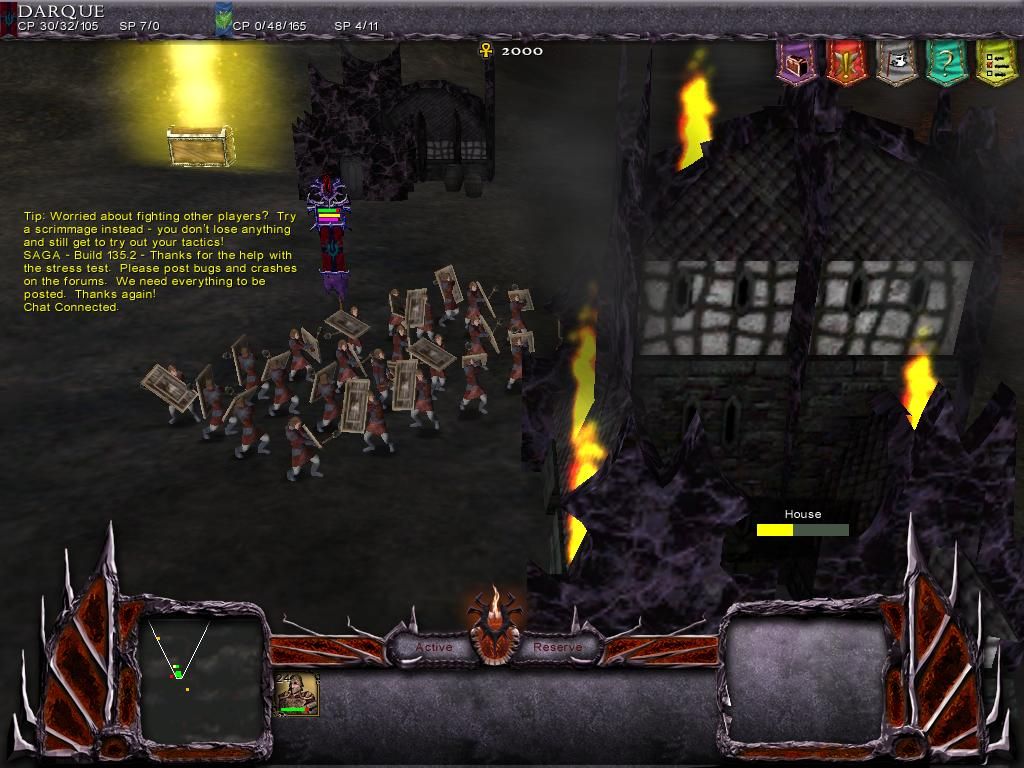Click the red exclamation mark banner
The width and height of the screenshot is (1024, 768).
tap(846, 64)
